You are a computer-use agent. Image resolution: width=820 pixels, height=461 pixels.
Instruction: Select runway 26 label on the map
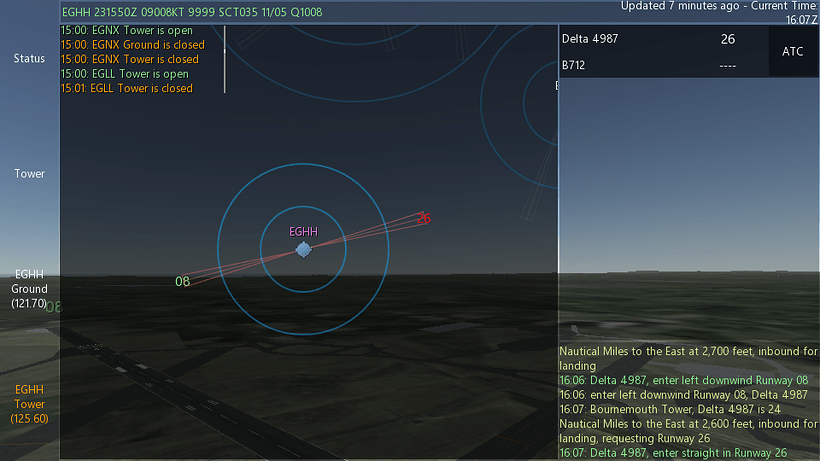(424, 218)
